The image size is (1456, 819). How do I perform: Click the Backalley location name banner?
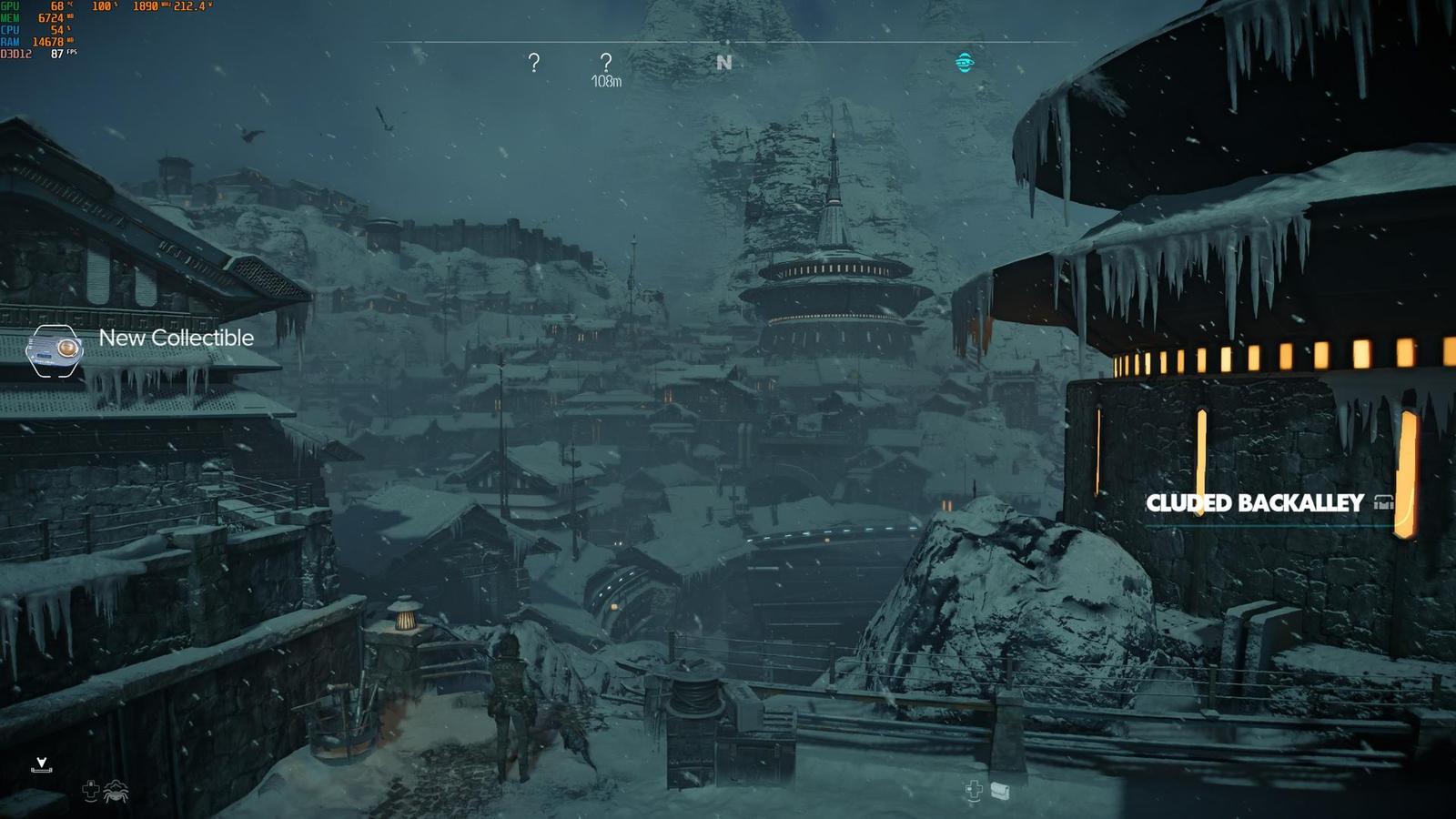(x=1255, y=503)
